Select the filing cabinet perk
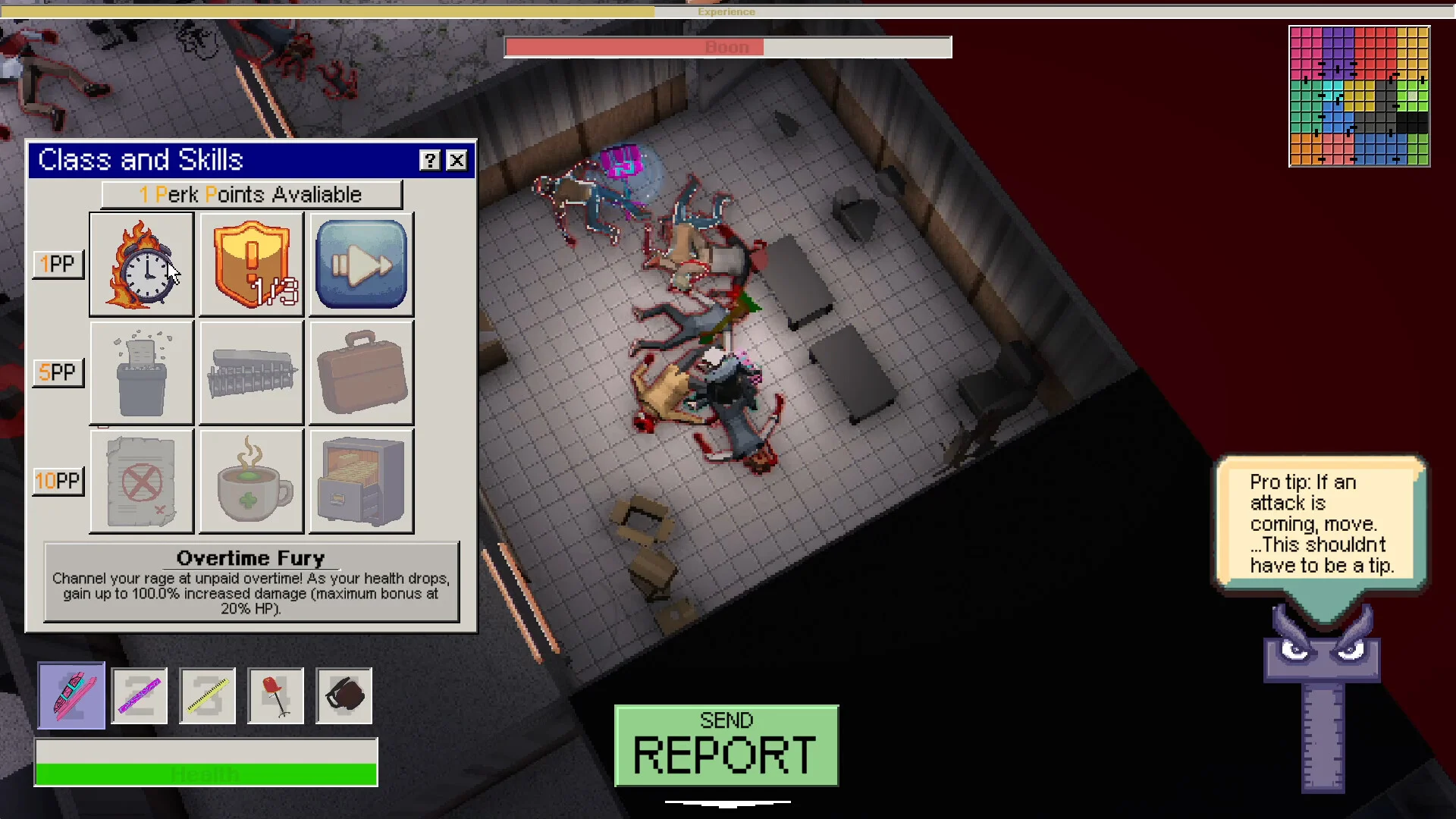1456x819 pixels. point(361,481)
